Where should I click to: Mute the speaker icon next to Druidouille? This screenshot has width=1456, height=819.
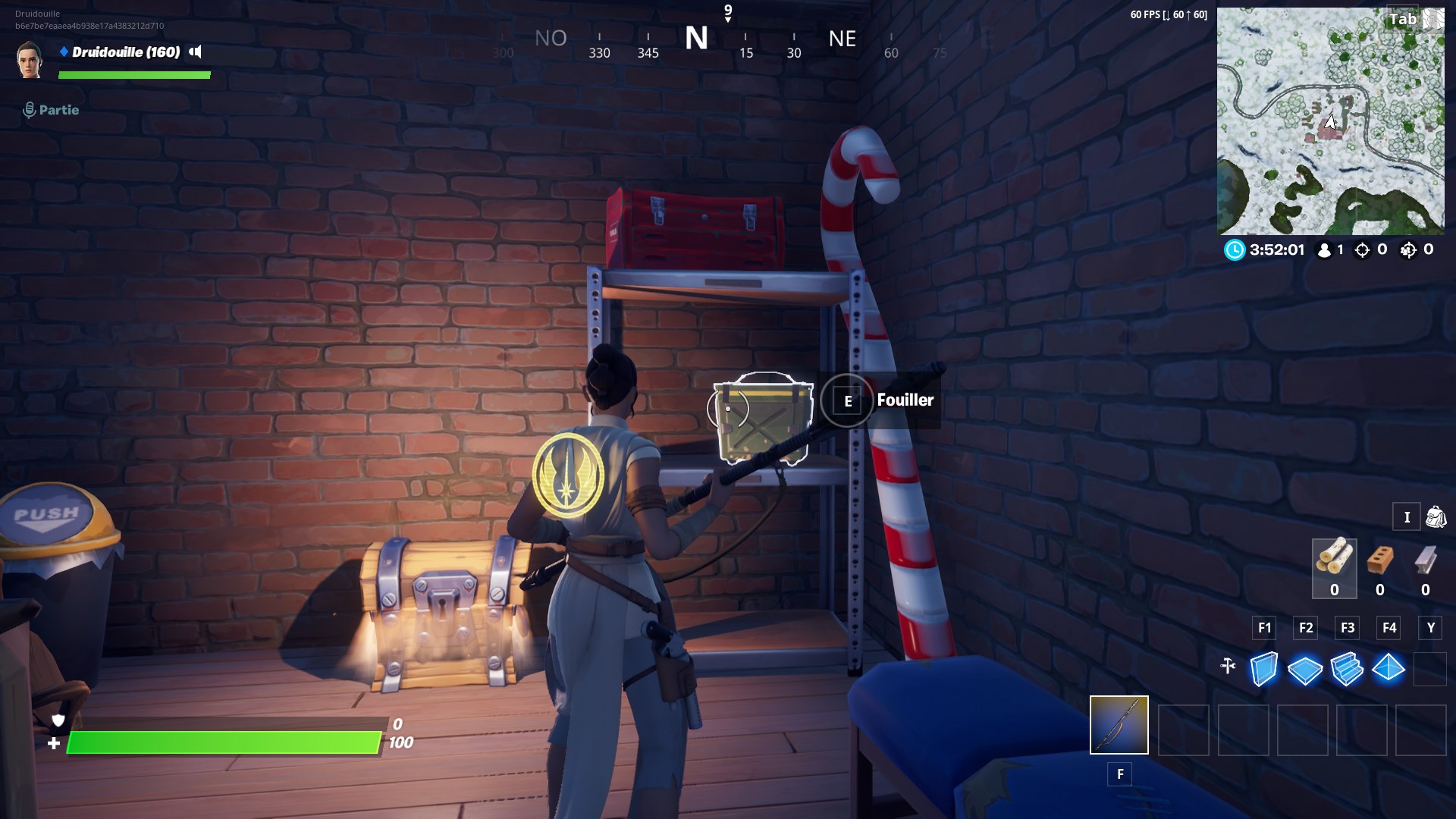coord(196,52)
